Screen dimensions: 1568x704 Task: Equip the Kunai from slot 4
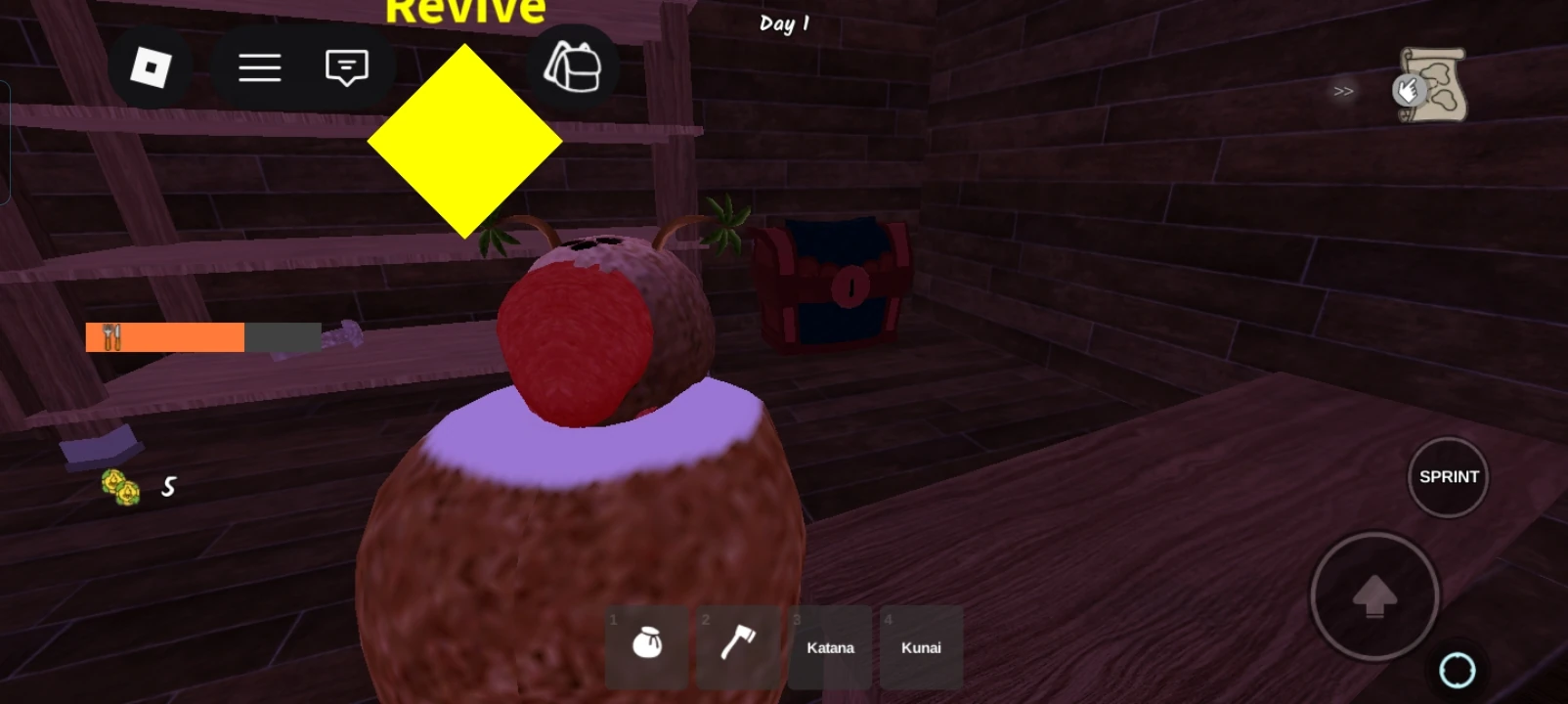pyautogui.click(x=919, y=646)
